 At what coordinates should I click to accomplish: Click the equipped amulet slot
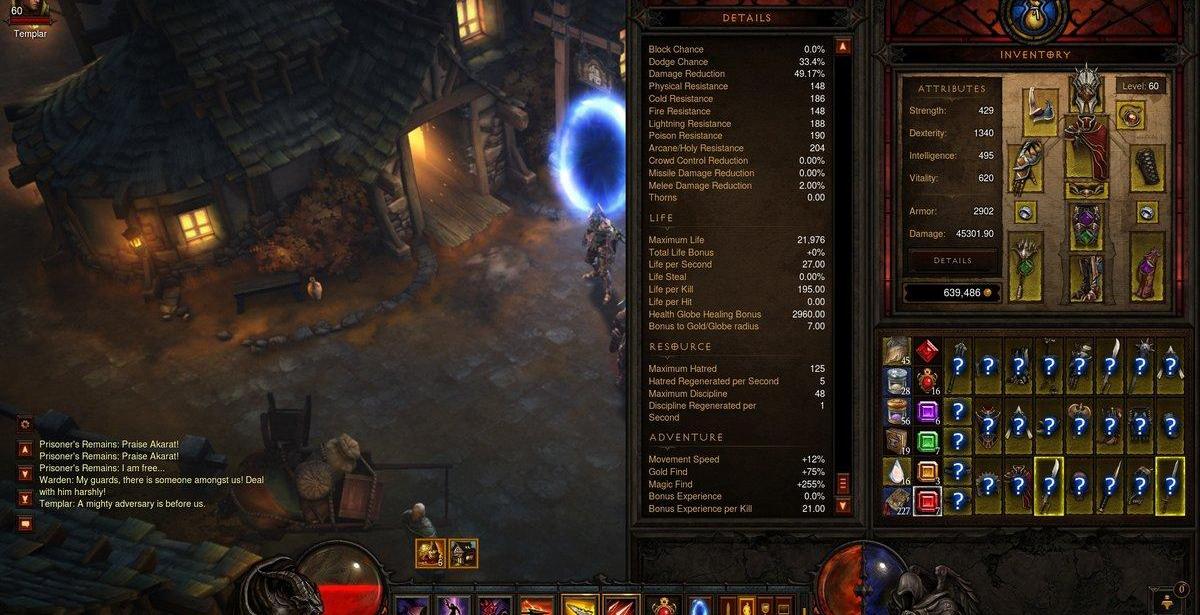coord(1132,115)
